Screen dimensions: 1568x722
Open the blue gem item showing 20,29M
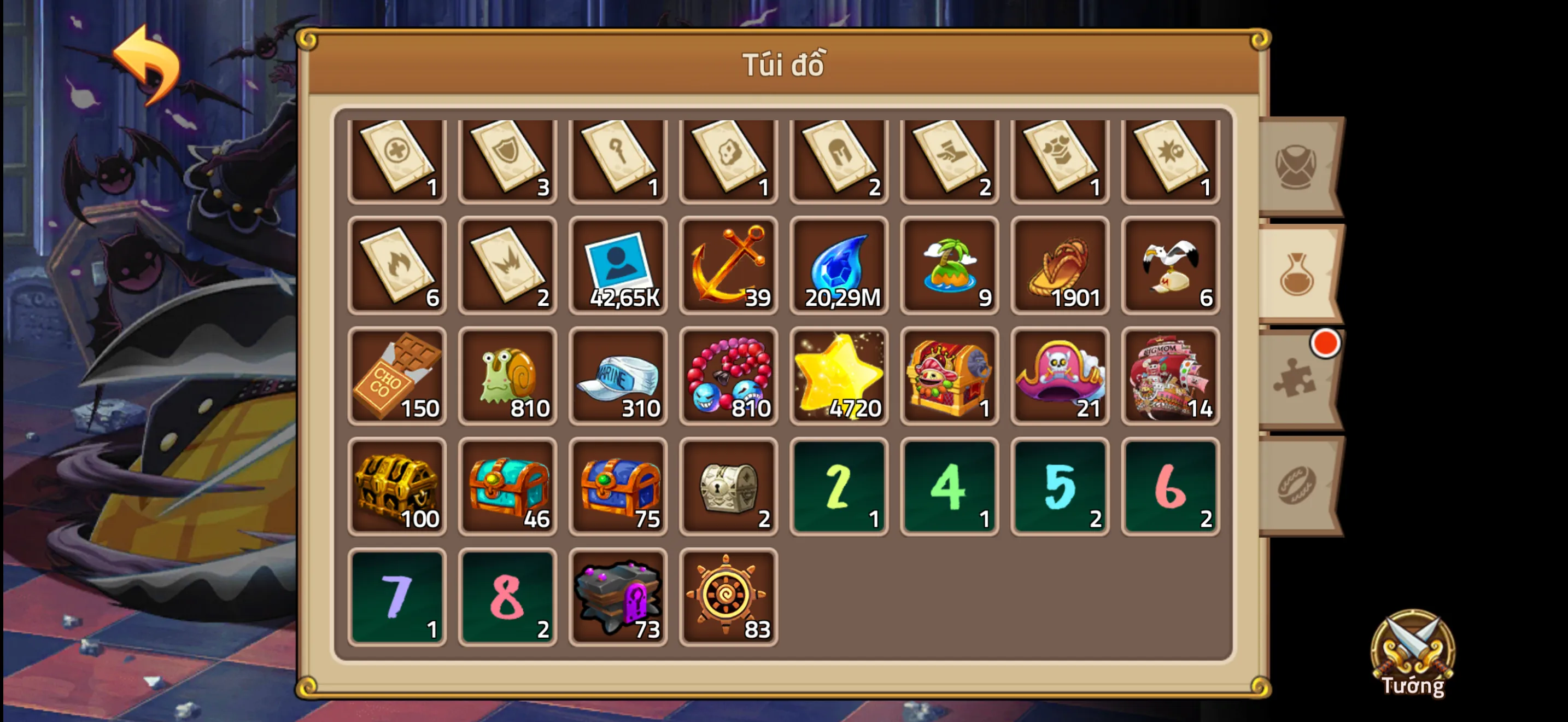[x=839, y=266]
